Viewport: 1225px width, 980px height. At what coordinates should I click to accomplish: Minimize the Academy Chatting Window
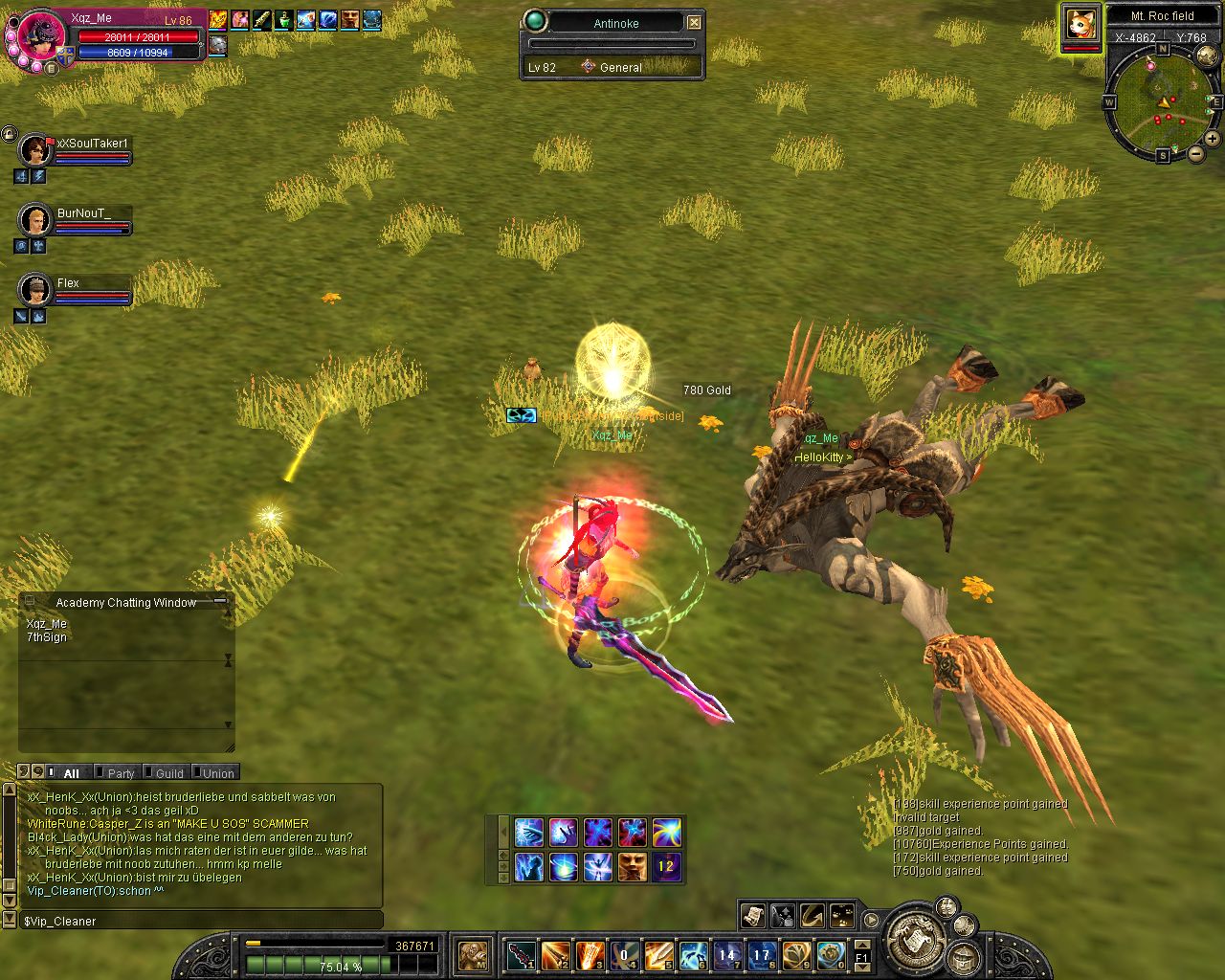(220, 601)
